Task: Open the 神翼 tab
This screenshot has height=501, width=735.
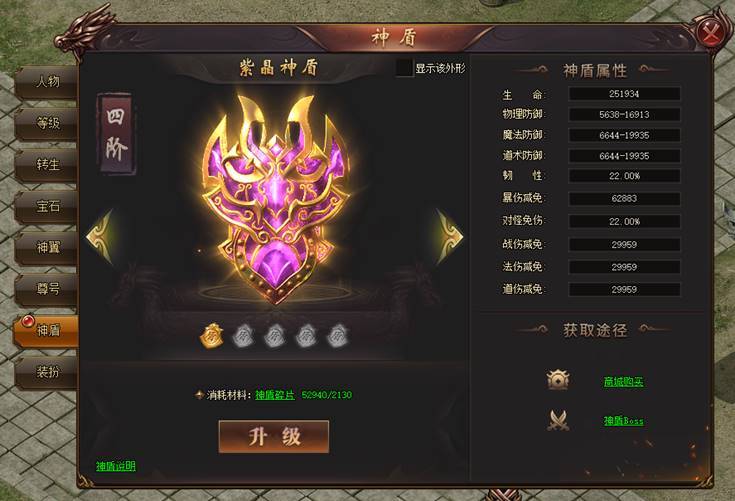Action: [x=48, y=247]
